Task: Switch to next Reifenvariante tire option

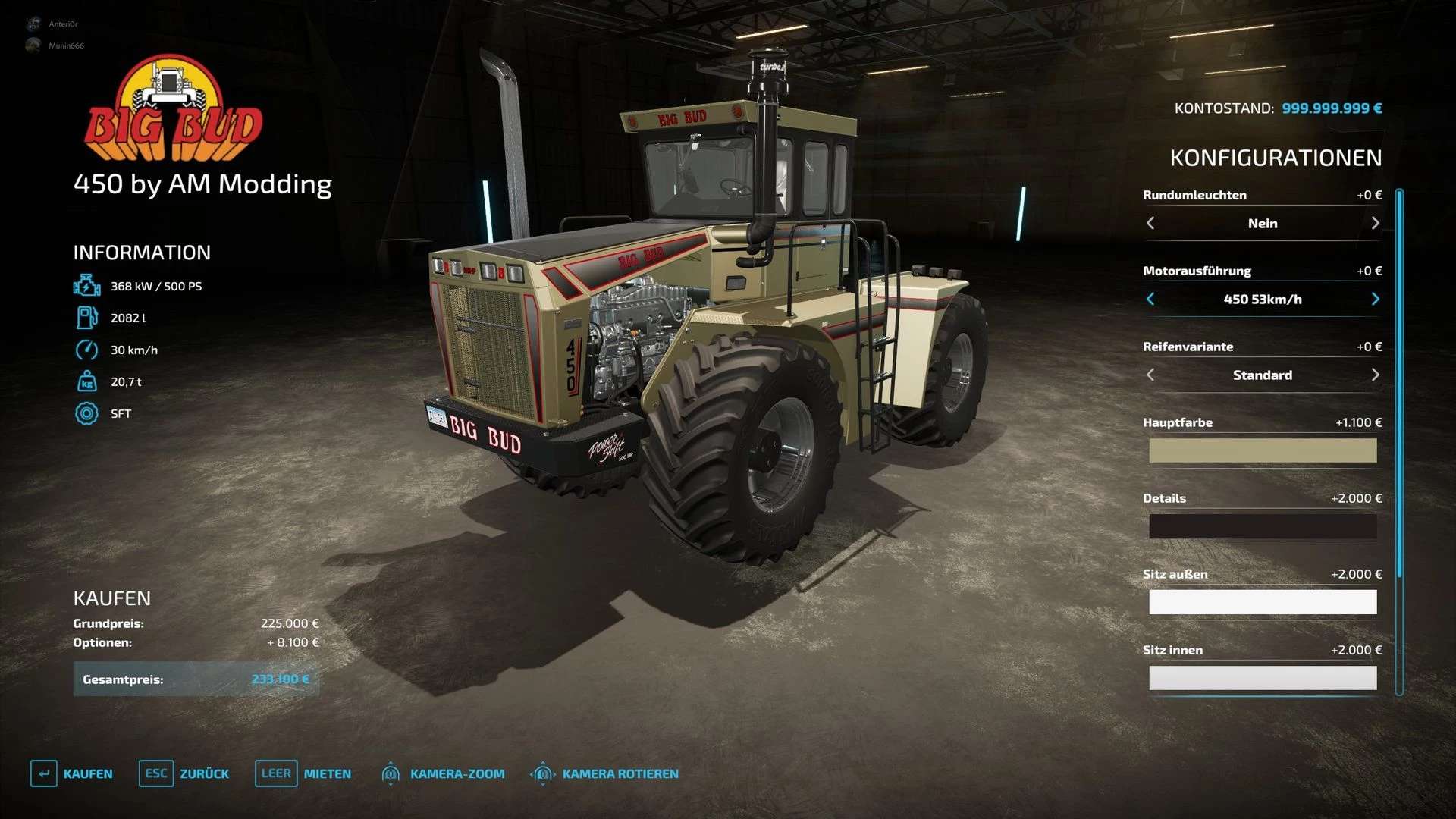Action: click(x=1375, y=375)
